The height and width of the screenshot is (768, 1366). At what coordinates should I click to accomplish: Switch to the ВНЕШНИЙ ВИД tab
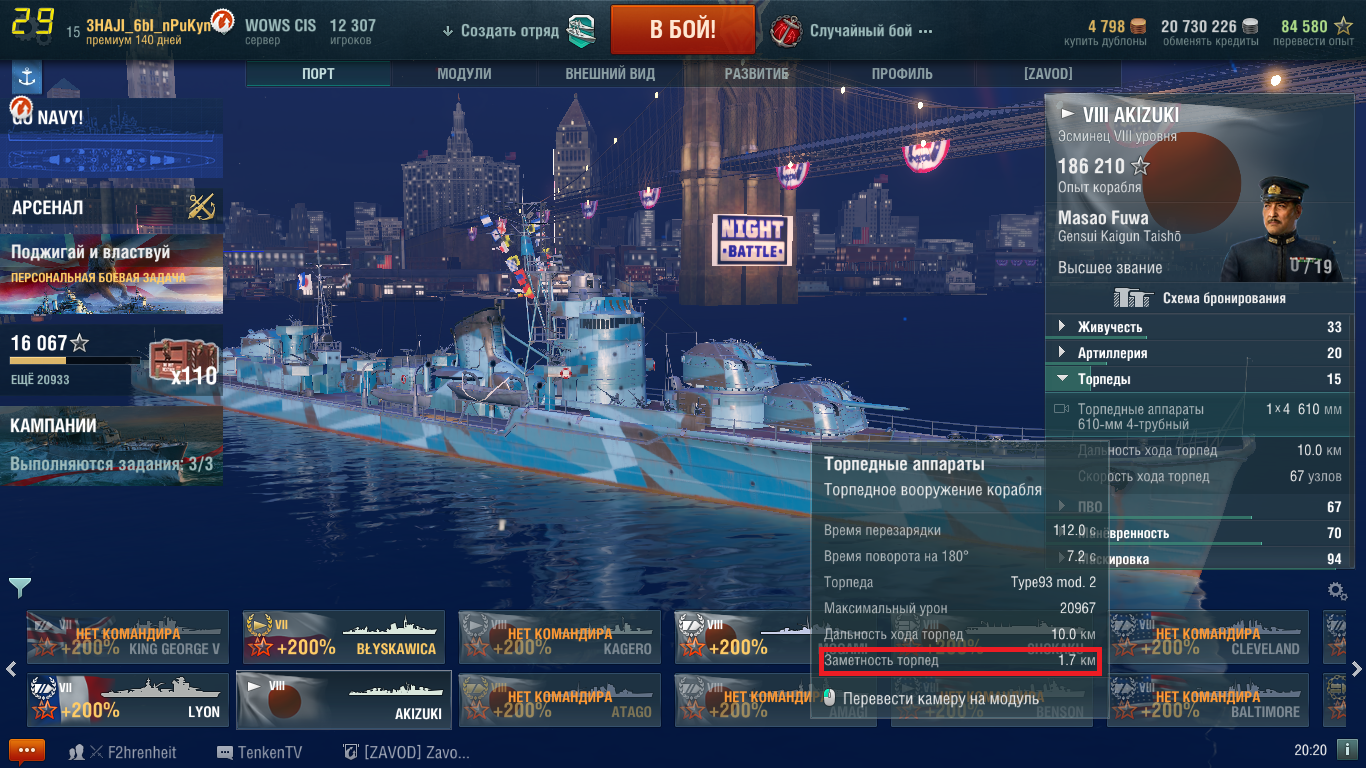610,74
